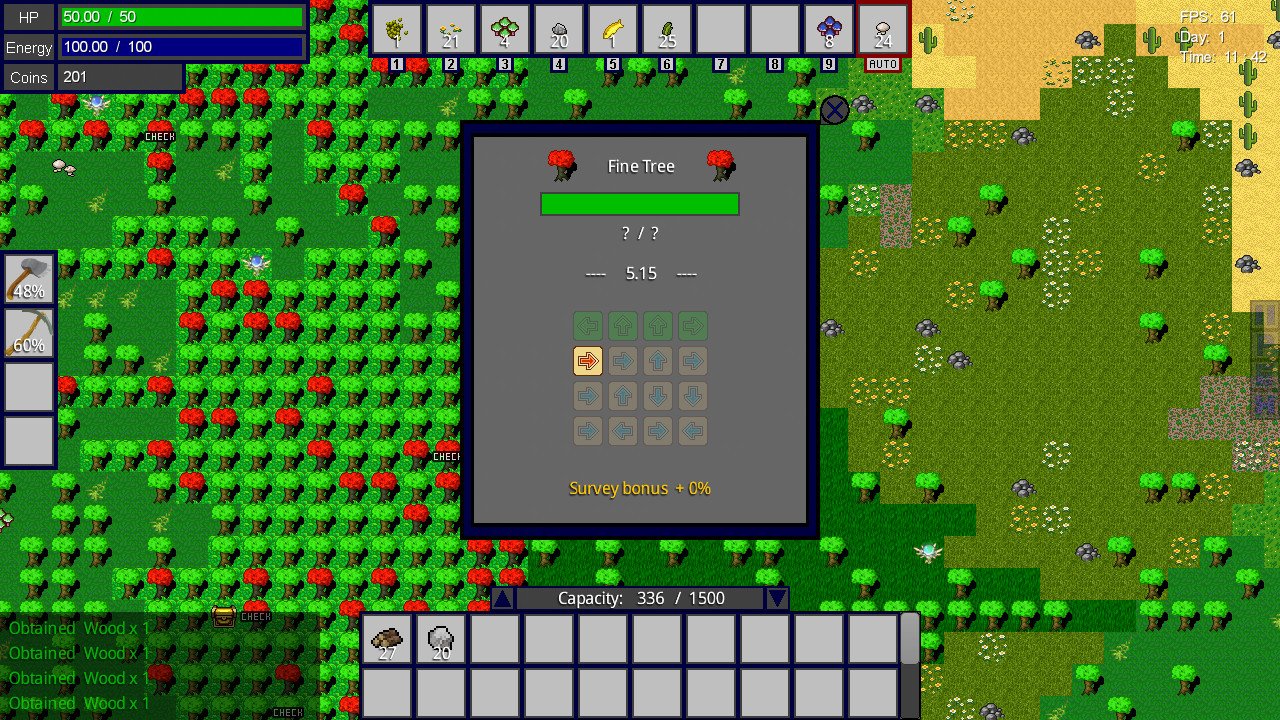Select the pickaxe tool at 60% durability
The image size is (1280, 720).
click(x=28, y=330)
